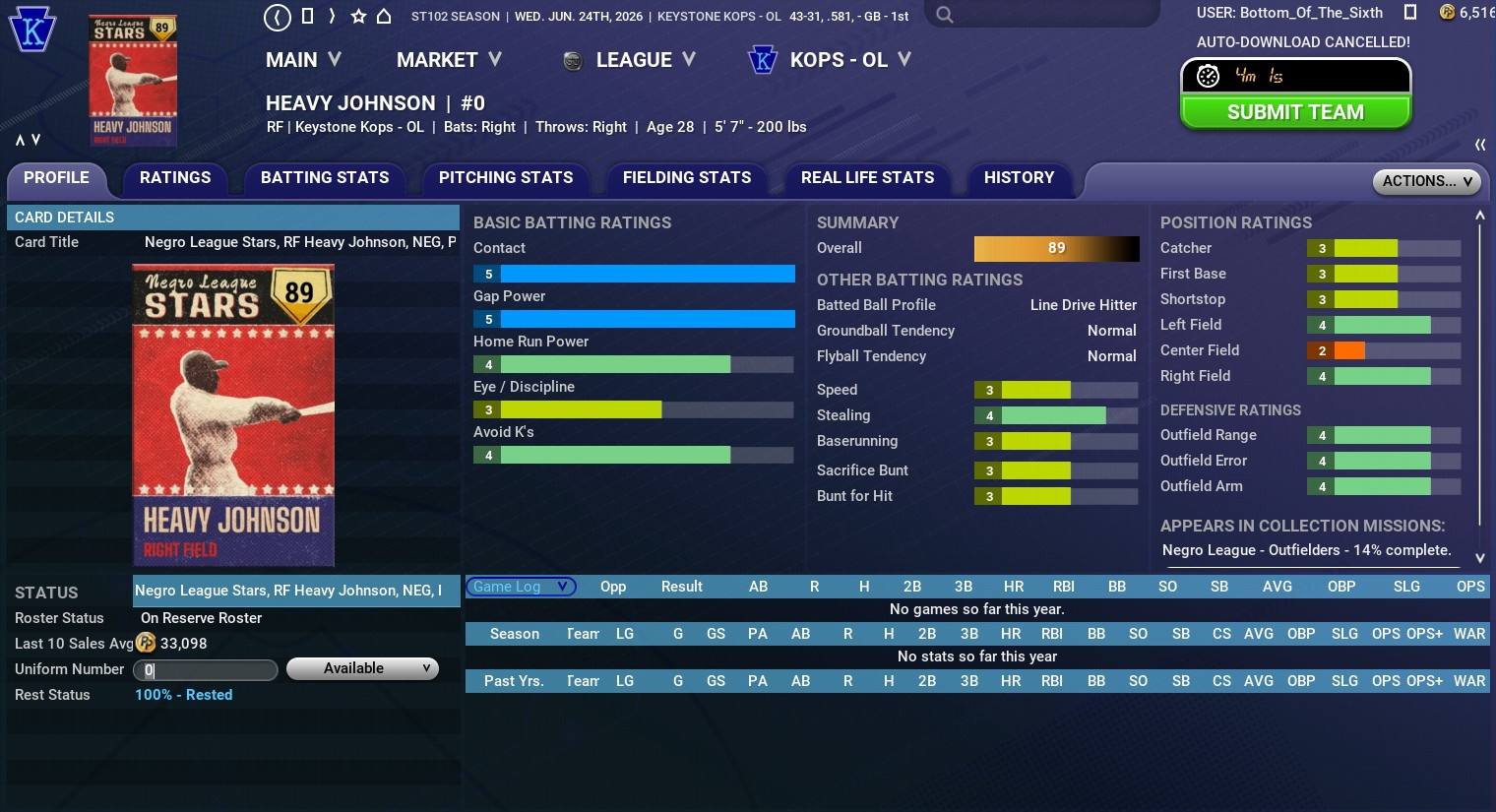
Task: Switch to the Batting Stats tab
Action: pyautogui.click(x=325, y=178)
